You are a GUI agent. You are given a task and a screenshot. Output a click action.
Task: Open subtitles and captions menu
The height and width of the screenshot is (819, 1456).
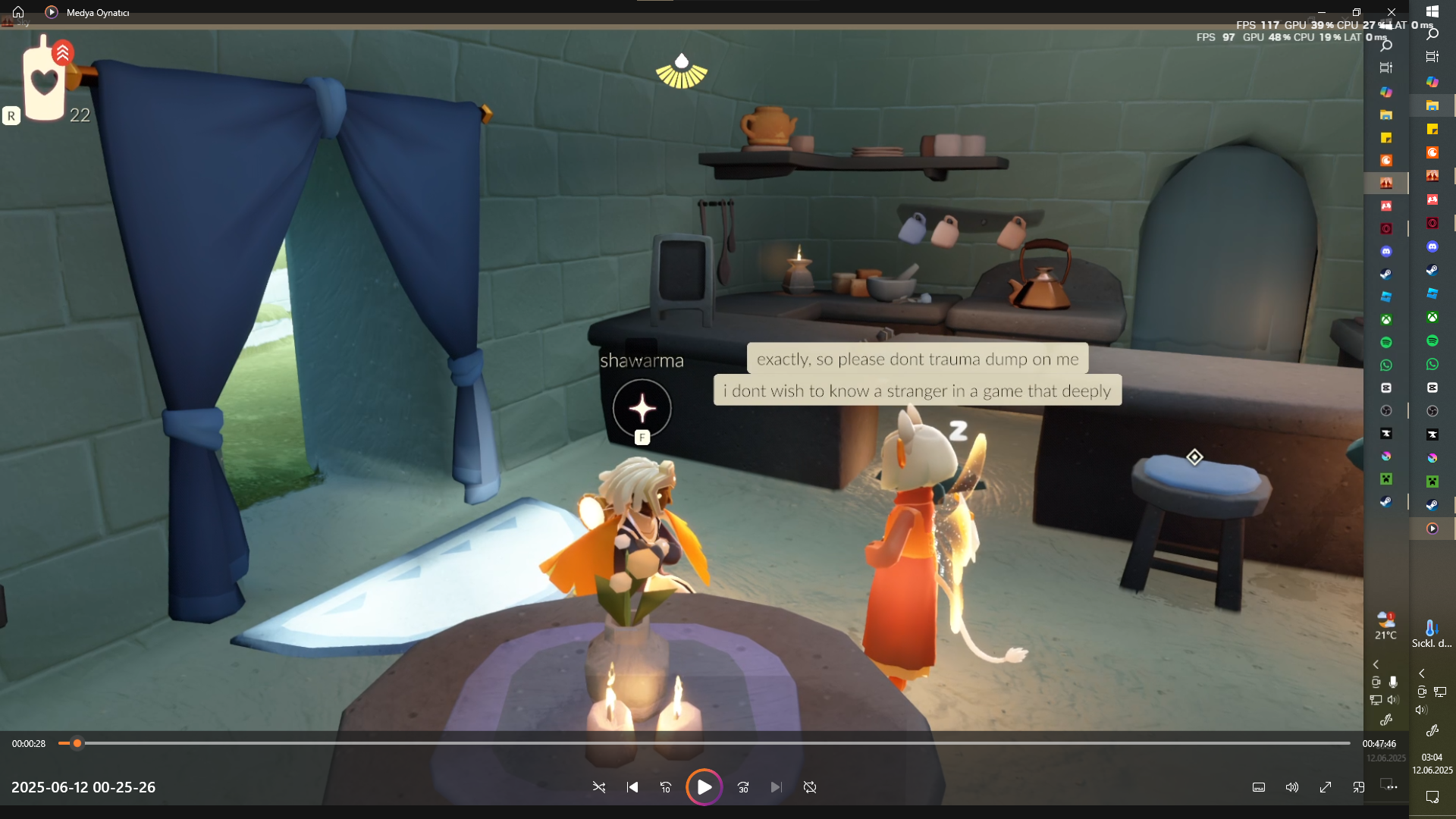pyautogui.click(x=1259, y=787)
